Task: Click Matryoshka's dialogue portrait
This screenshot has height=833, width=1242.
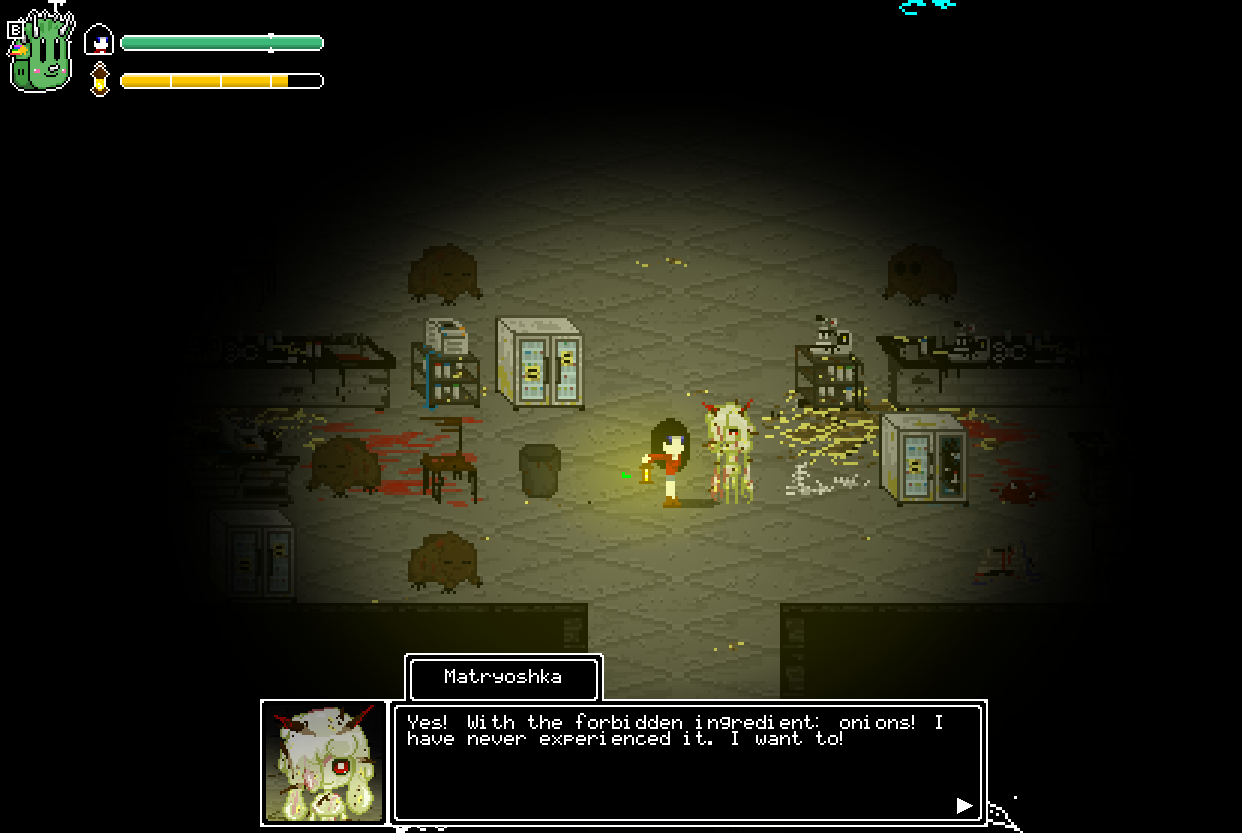Action: point(324,762)
